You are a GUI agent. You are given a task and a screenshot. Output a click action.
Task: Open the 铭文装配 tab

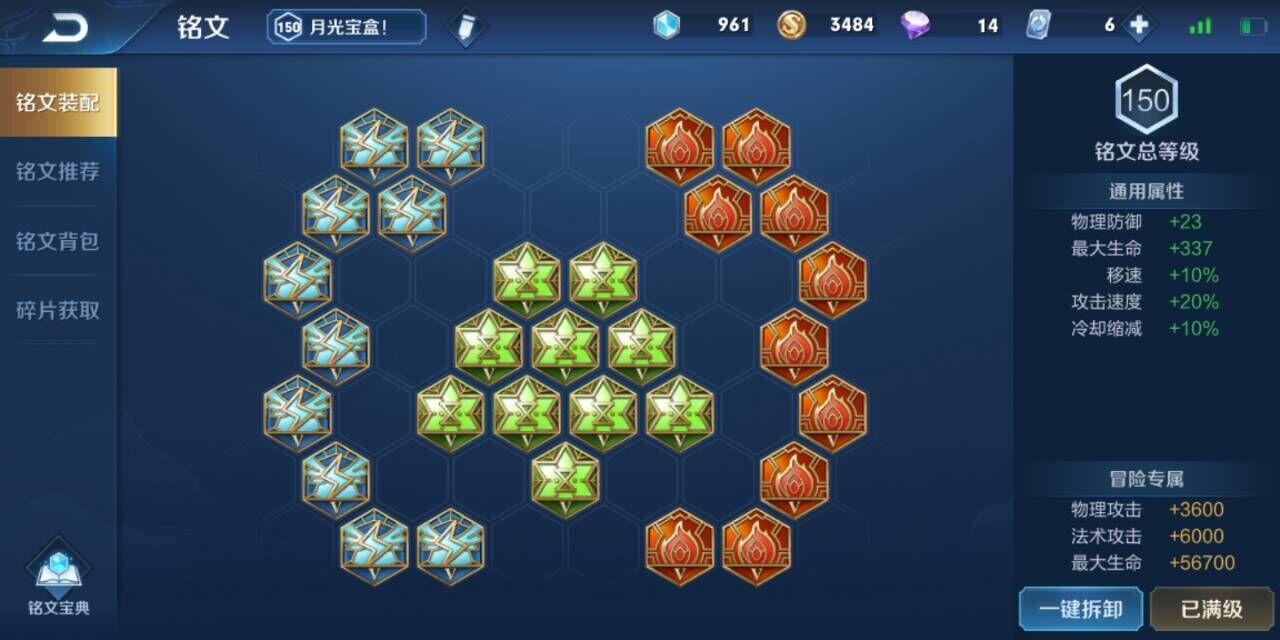pyautogui.click(x=58, y=103)
